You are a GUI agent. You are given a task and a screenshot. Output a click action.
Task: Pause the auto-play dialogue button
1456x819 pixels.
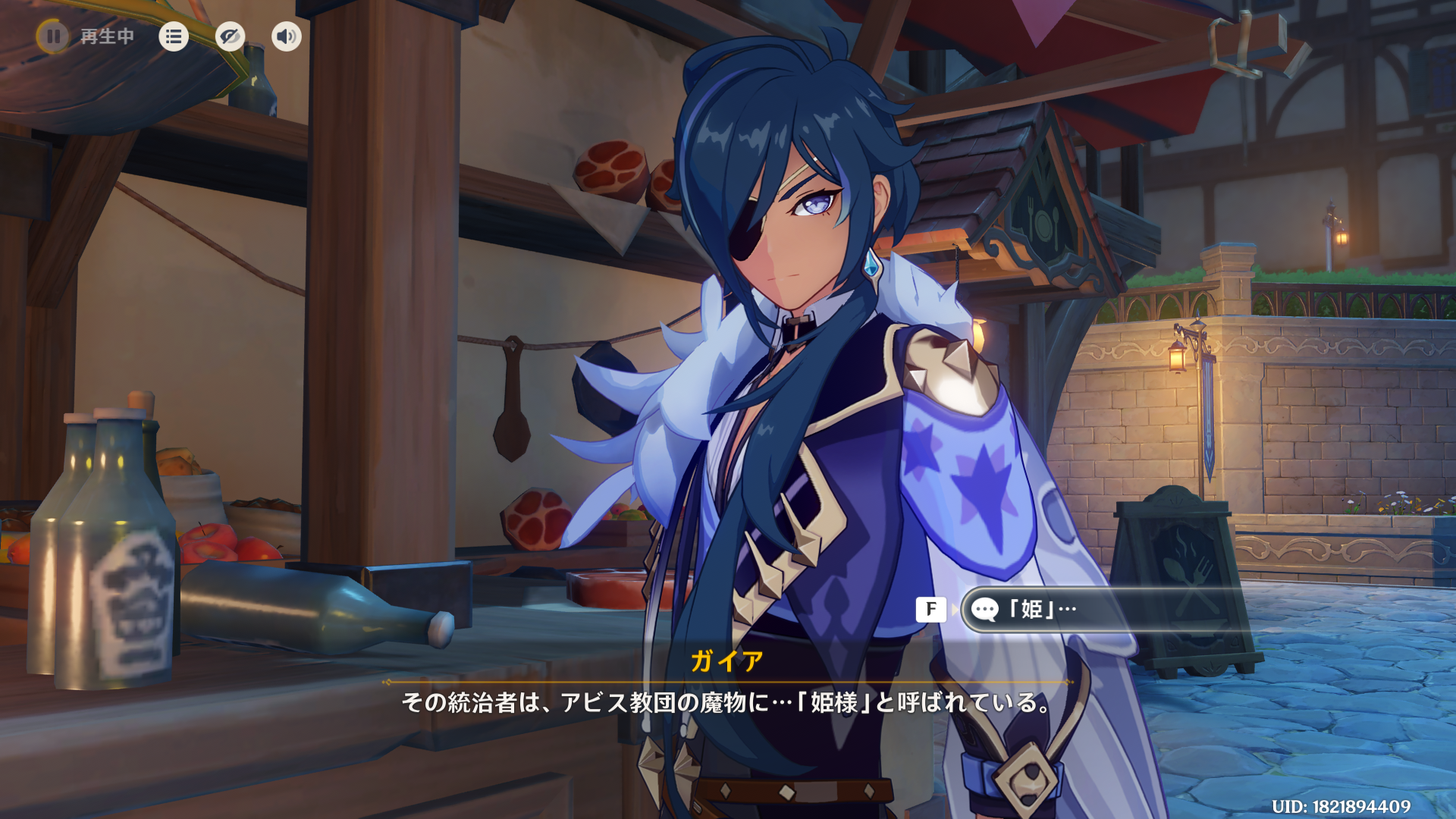[x=53, y=36]
